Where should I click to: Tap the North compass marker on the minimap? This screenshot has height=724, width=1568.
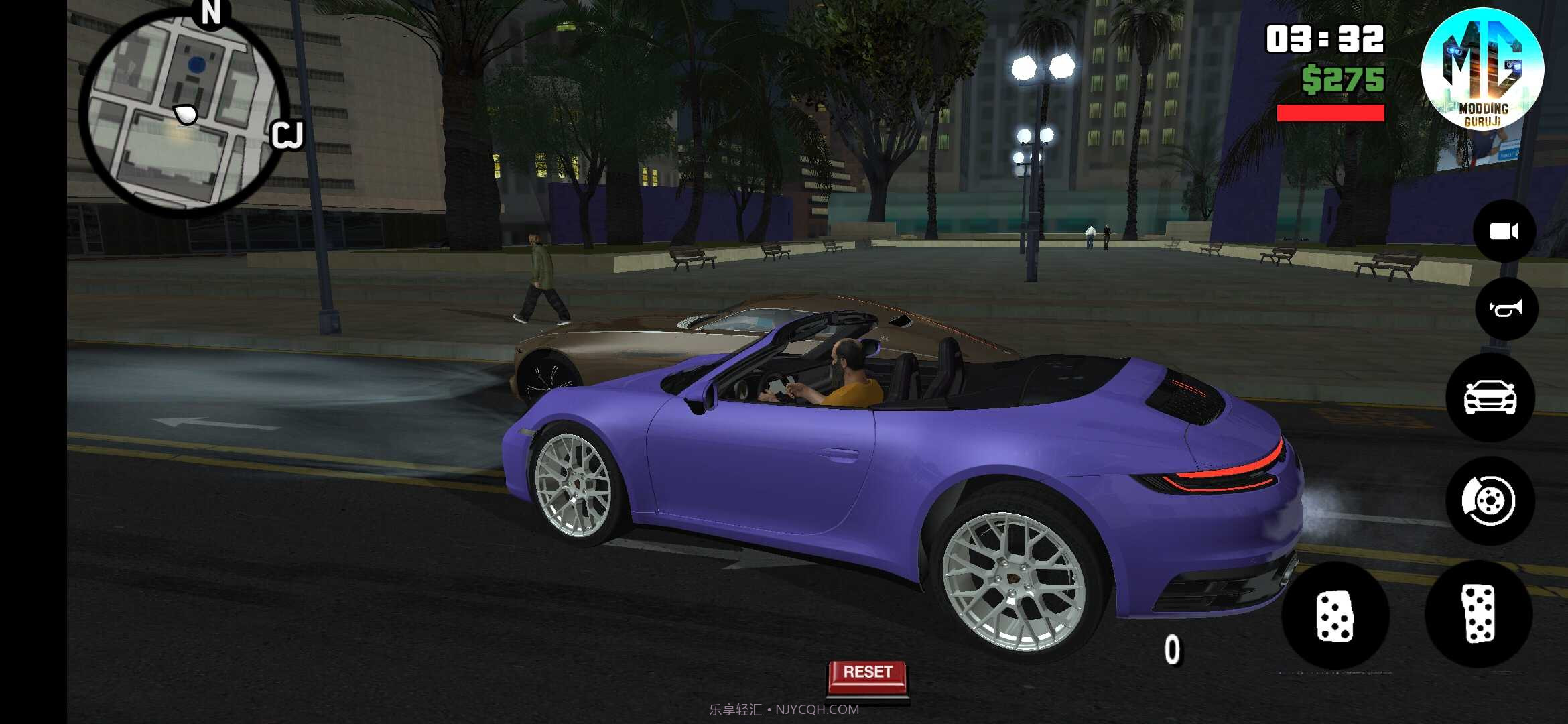pyautogui.click(x=211, y=15)
